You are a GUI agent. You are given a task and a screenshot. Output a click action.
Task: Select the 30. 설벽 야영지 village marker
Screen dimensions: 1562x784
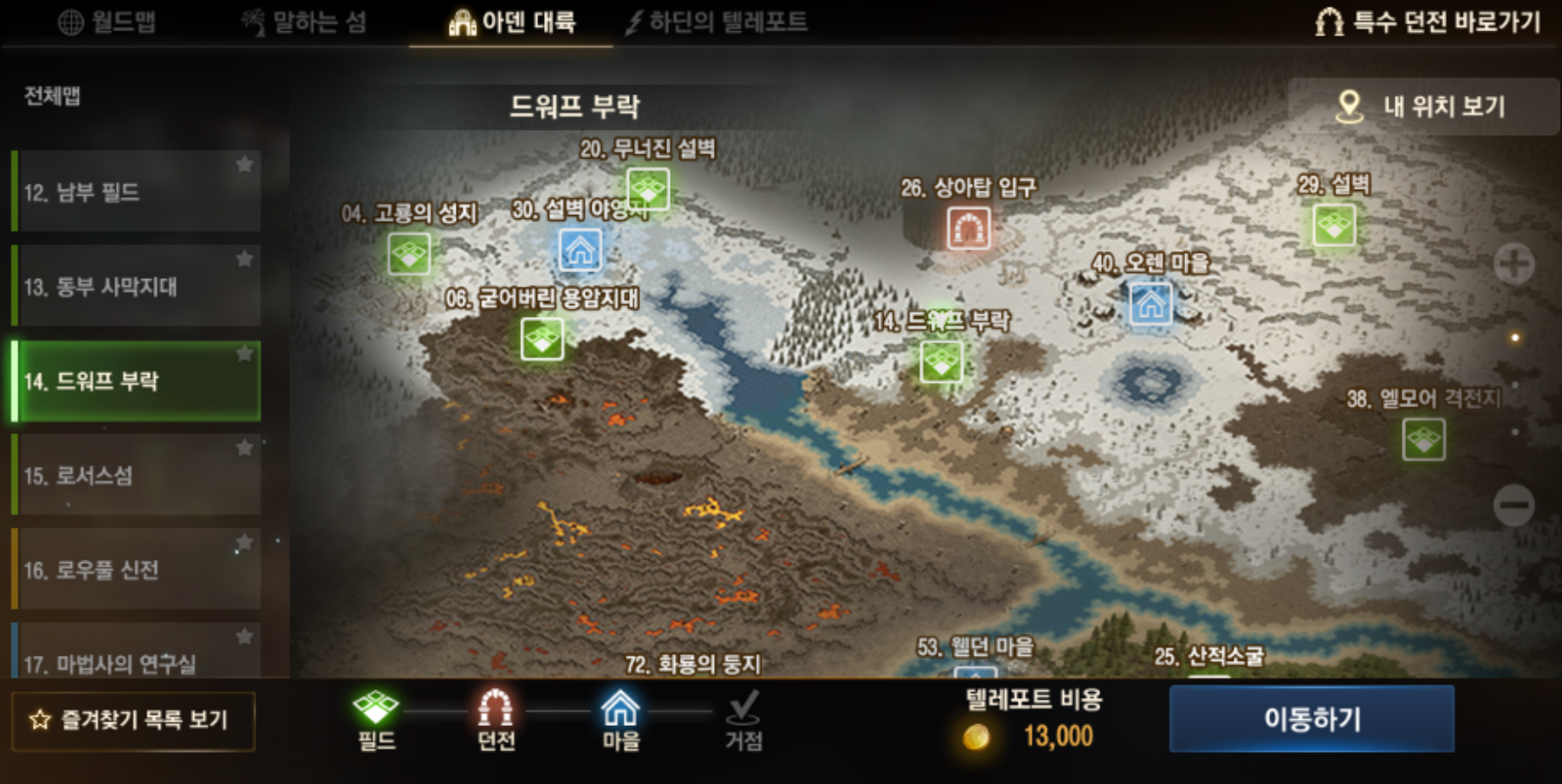(582, 249)
